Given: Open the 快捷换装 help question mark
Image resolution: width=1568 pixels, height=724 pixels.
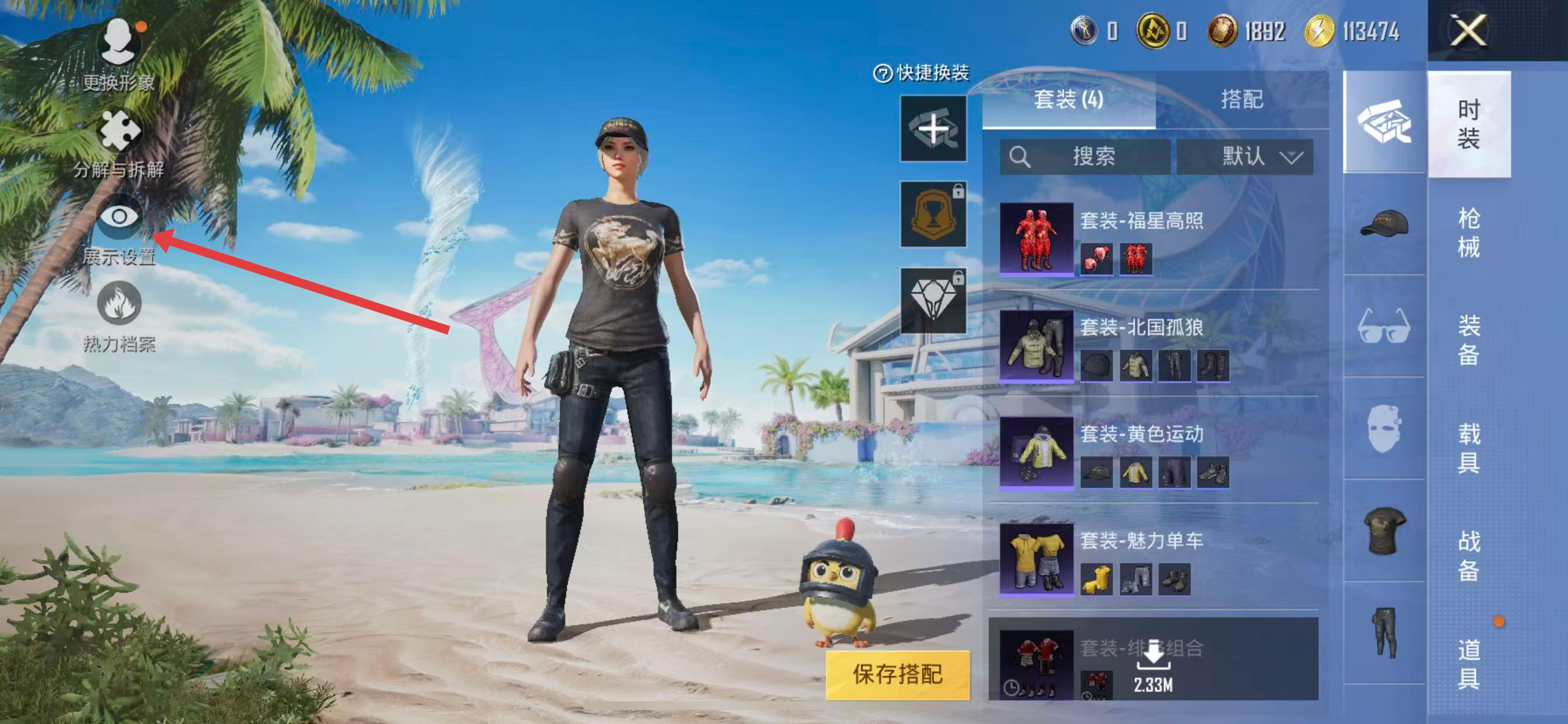Looking at the screenshot, I should (x=882, y=73).
